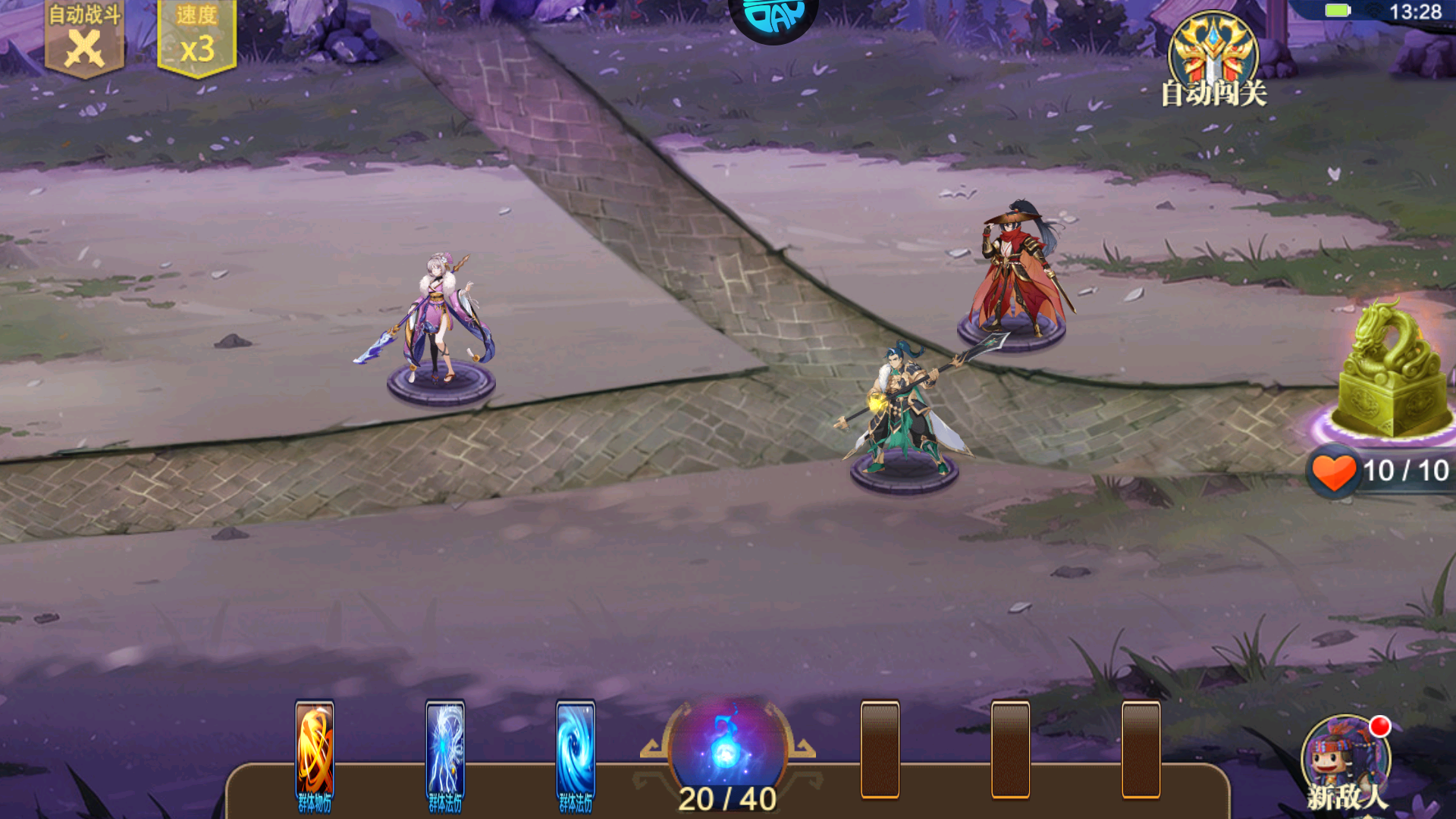Change the 速度 x3 battle speed
This screenshot has height=819, width=1456.
click(196, 39)
